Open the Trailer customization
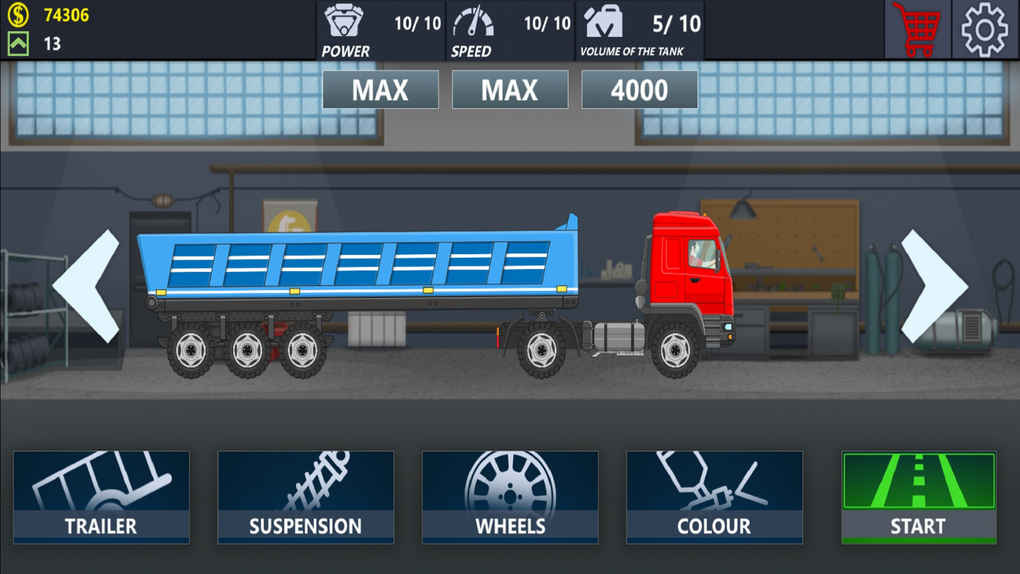 (x=101, y=497)
